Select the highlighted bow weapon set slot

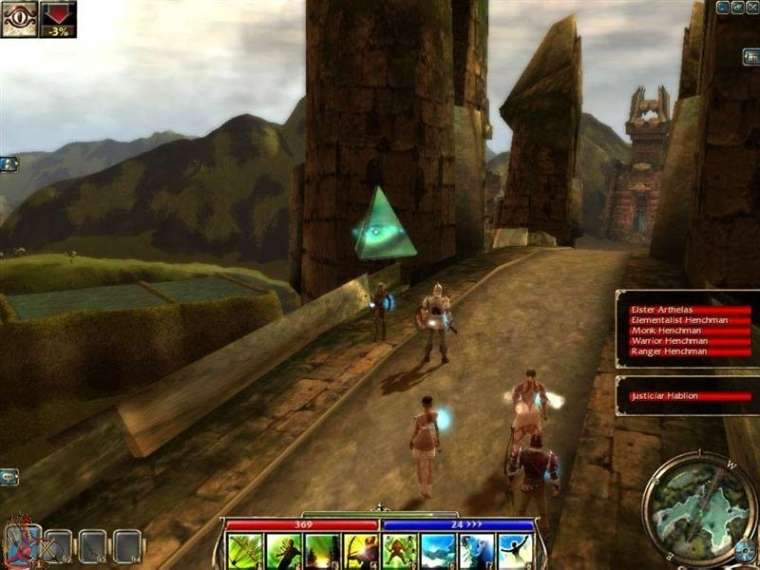tap(22, 545)
